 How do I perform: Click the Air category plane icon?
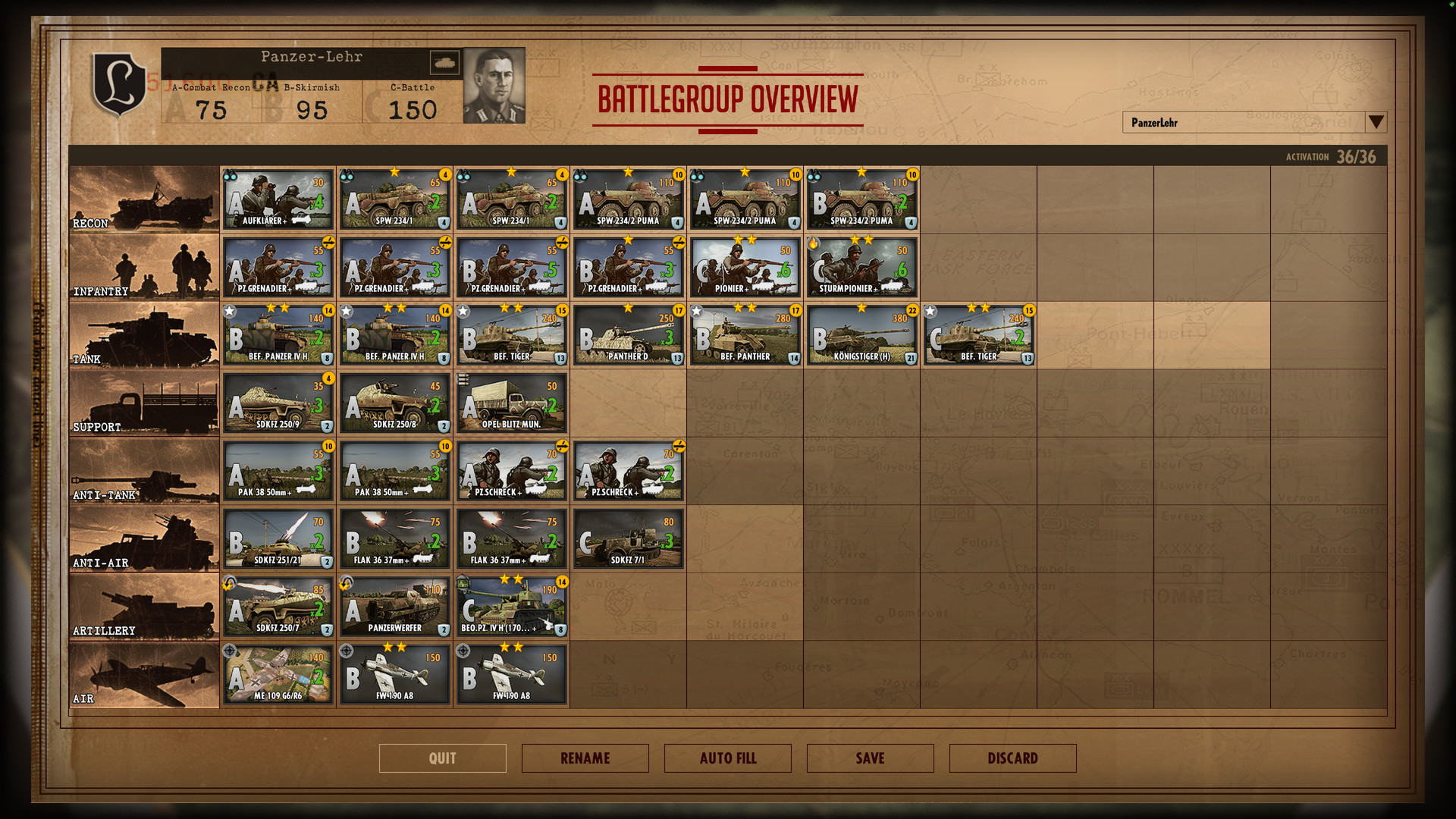[144, 673]
